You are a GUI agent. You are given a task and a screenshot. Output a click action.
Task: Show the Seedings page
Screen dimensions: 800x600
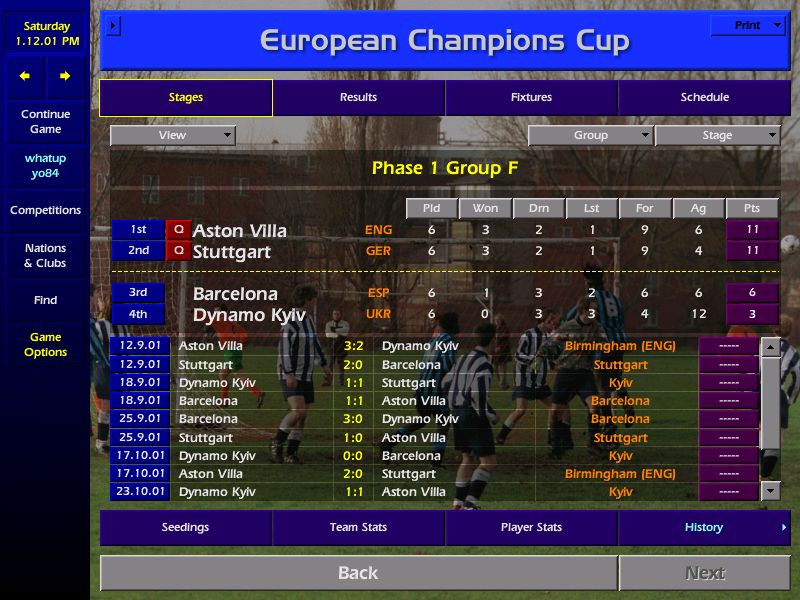[x=185, y=527]
